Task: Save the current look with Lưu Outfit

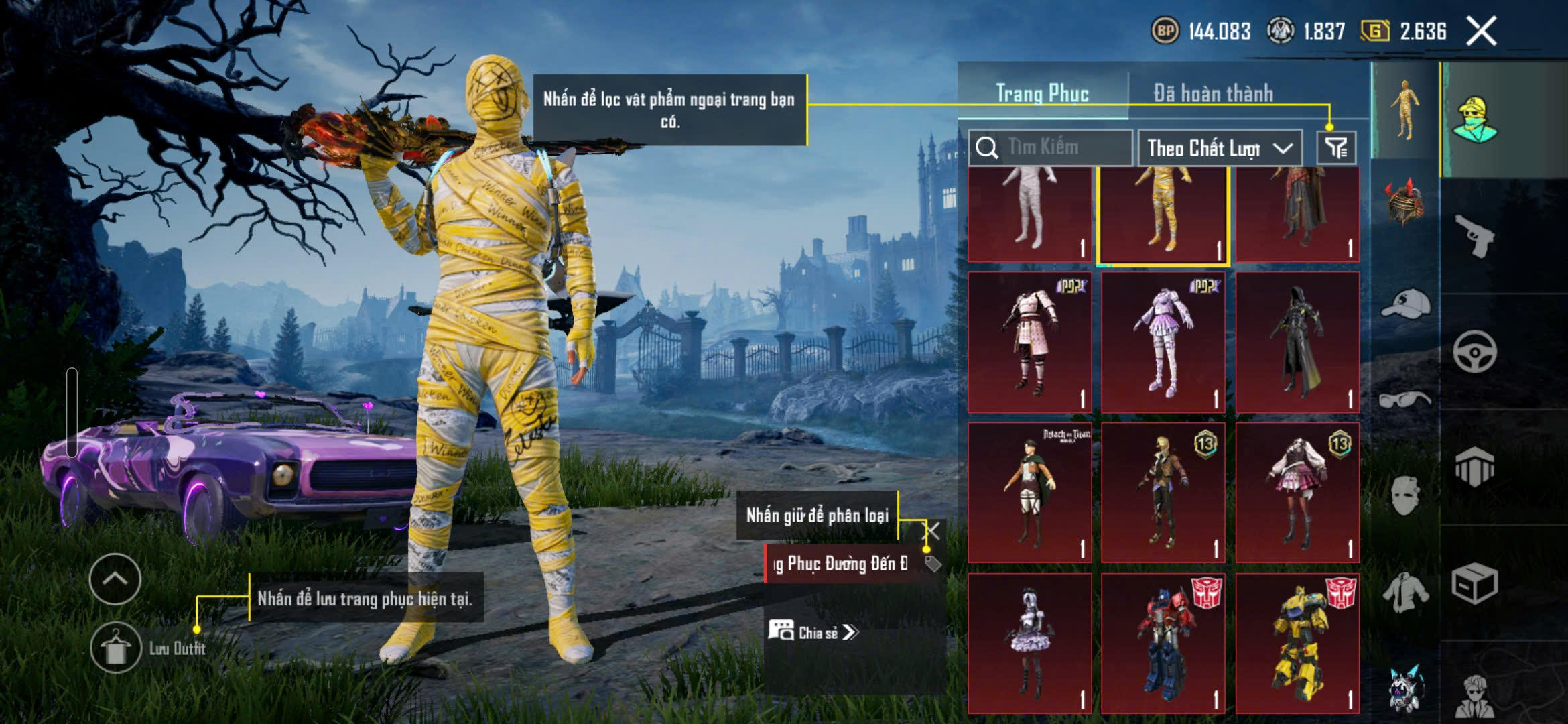Action: pyautogui.click(x=116, y=648)
